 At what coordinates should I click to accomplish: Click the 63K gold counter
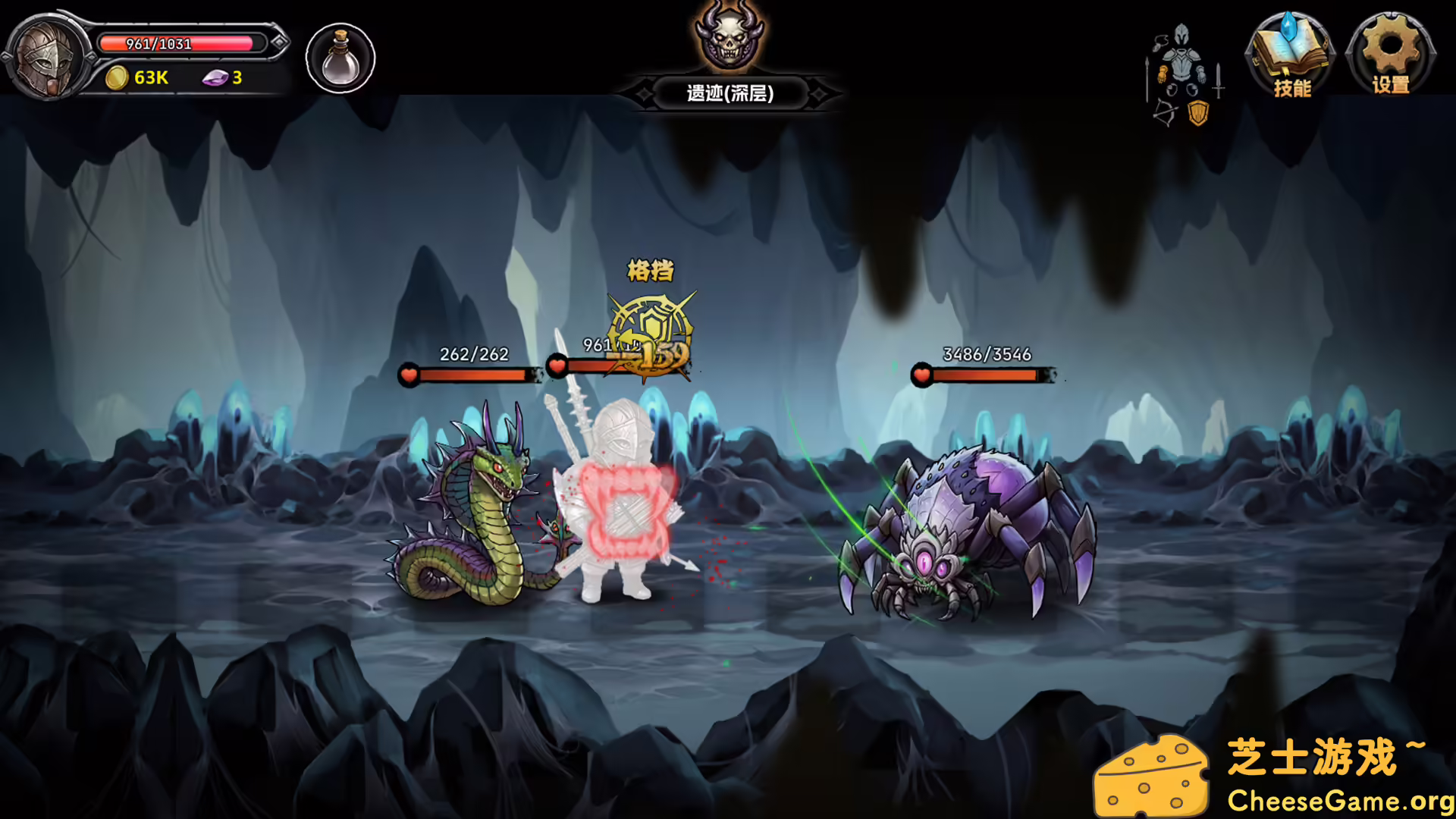coord(149,78)
